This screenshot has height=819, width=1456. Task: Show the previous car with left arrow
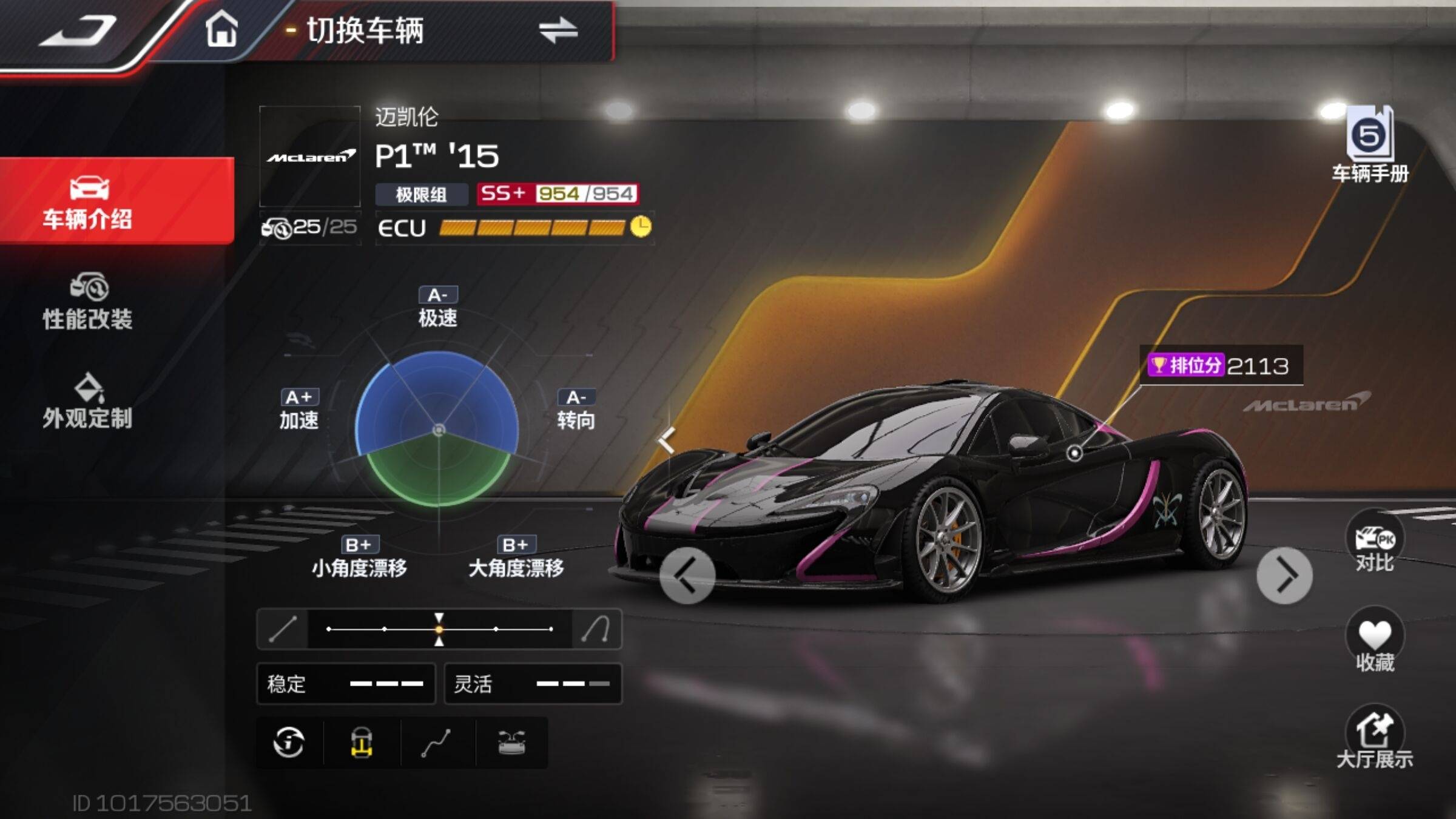pos(687,576)
